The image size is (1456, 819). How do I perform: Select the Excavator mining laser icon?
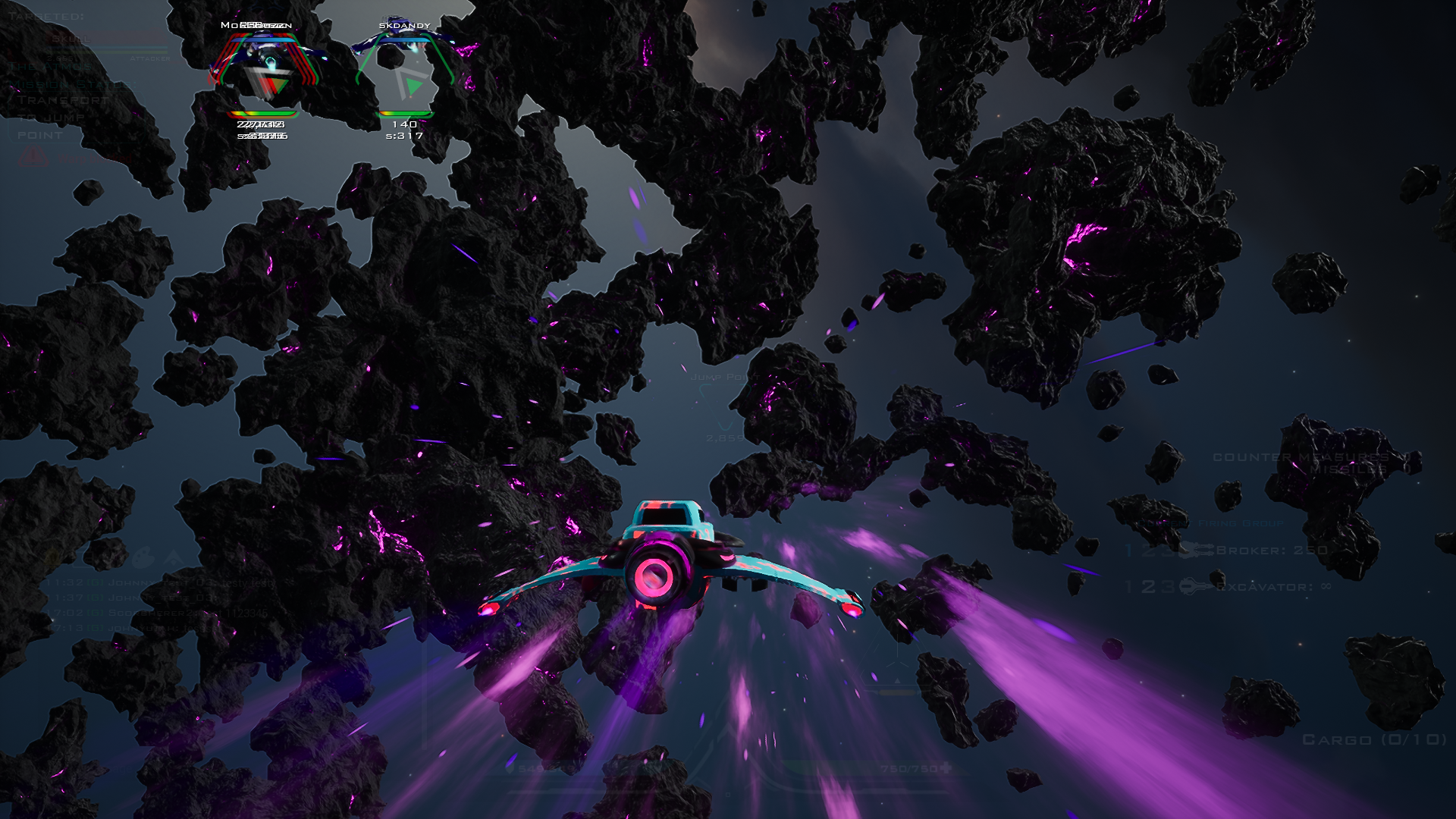pos(1197,585)
